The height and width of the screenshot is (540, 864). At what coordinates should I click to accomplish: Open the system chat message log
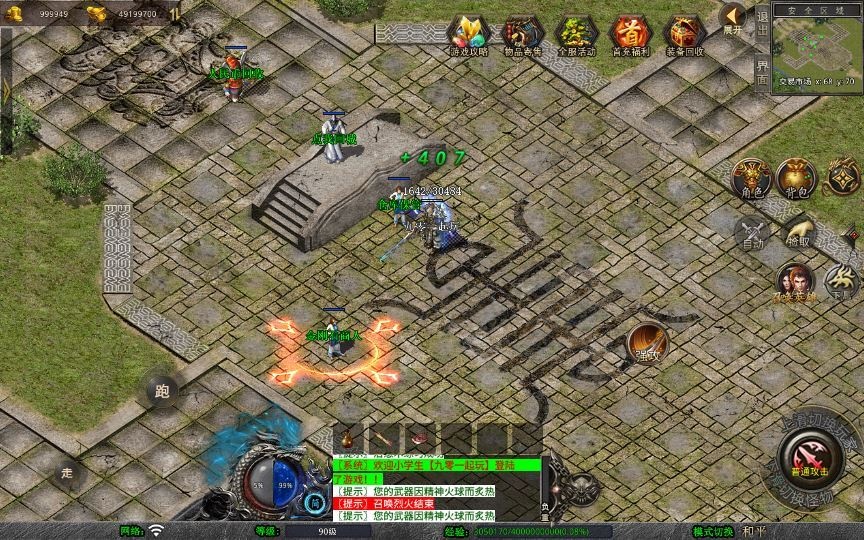[436, 490]
